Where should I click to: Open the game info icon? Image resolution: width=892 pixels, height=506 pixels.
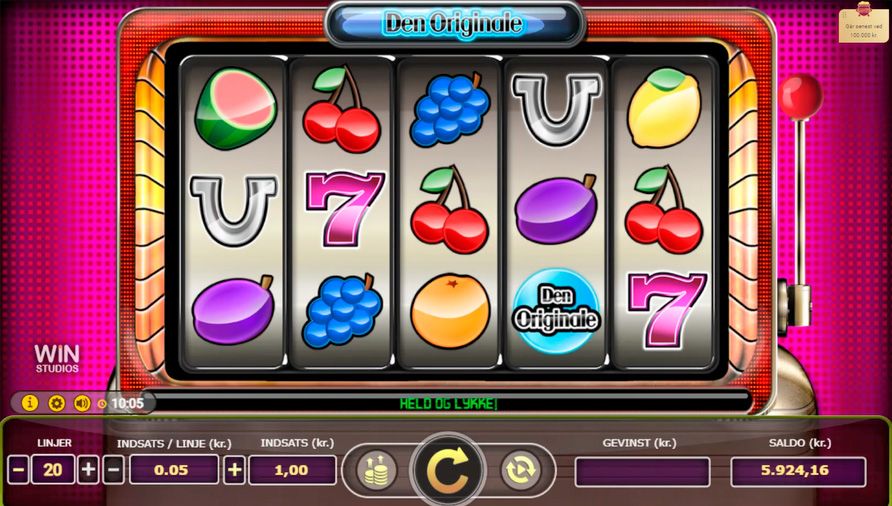pos(29,404)
